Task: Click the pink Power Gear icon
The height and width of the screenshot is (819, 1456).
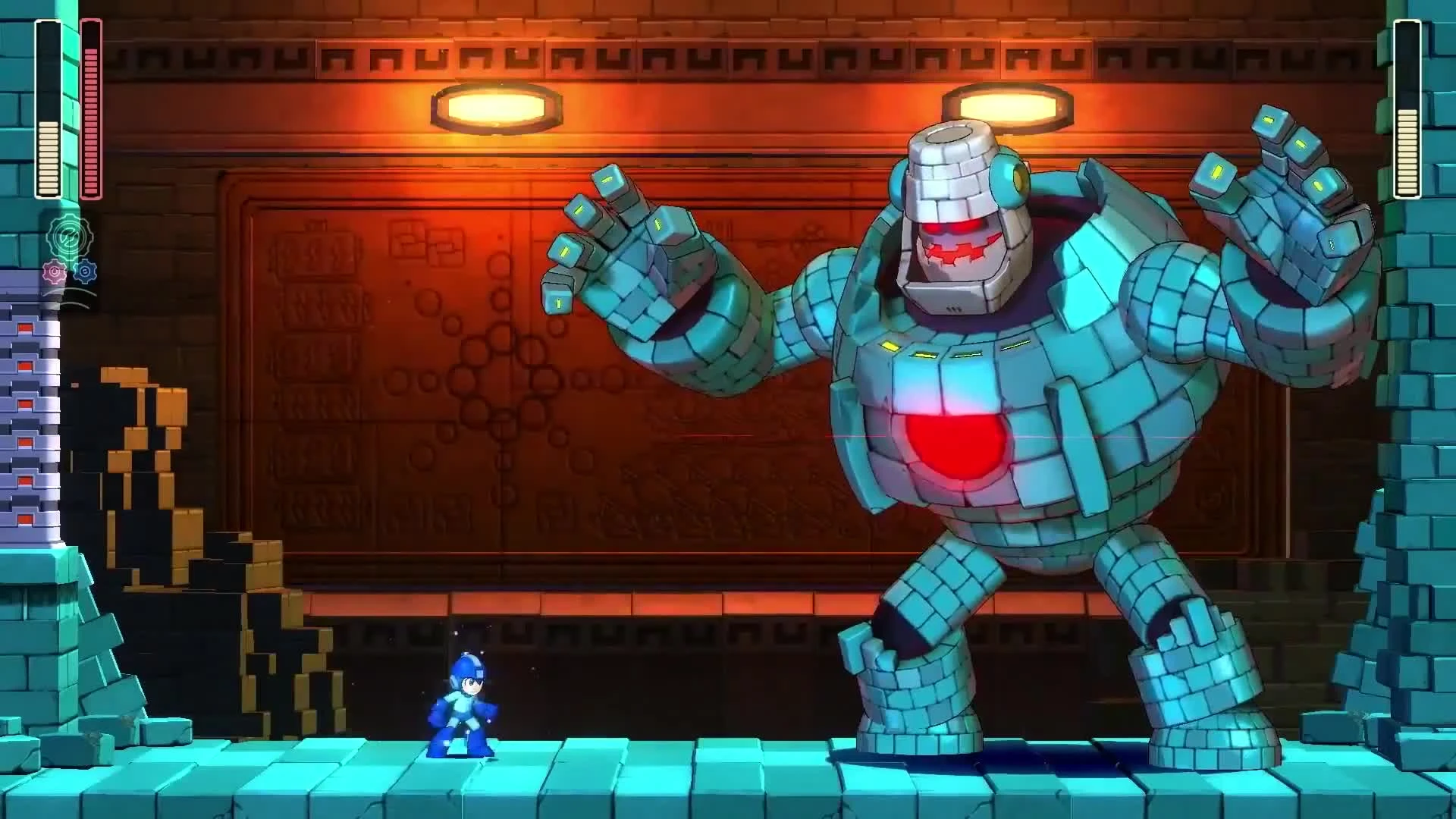Action: coord(55,270)
